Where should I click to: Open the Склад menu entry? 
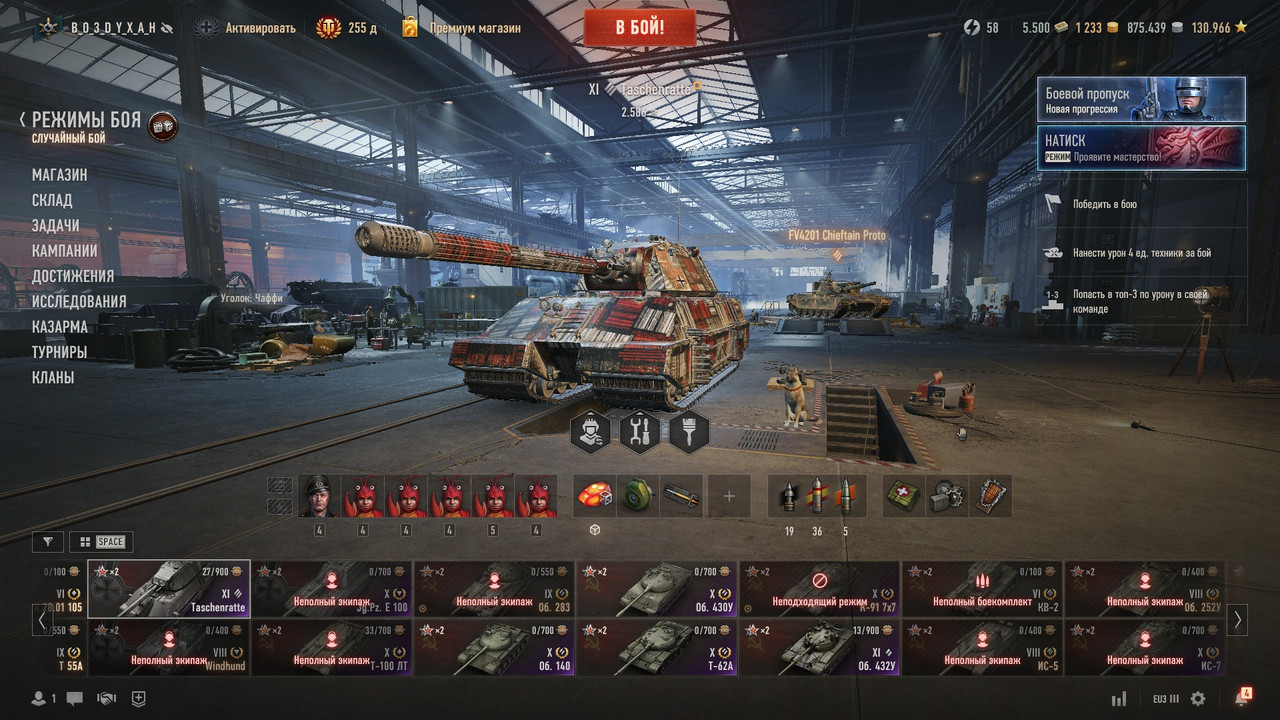click(52, 200)
